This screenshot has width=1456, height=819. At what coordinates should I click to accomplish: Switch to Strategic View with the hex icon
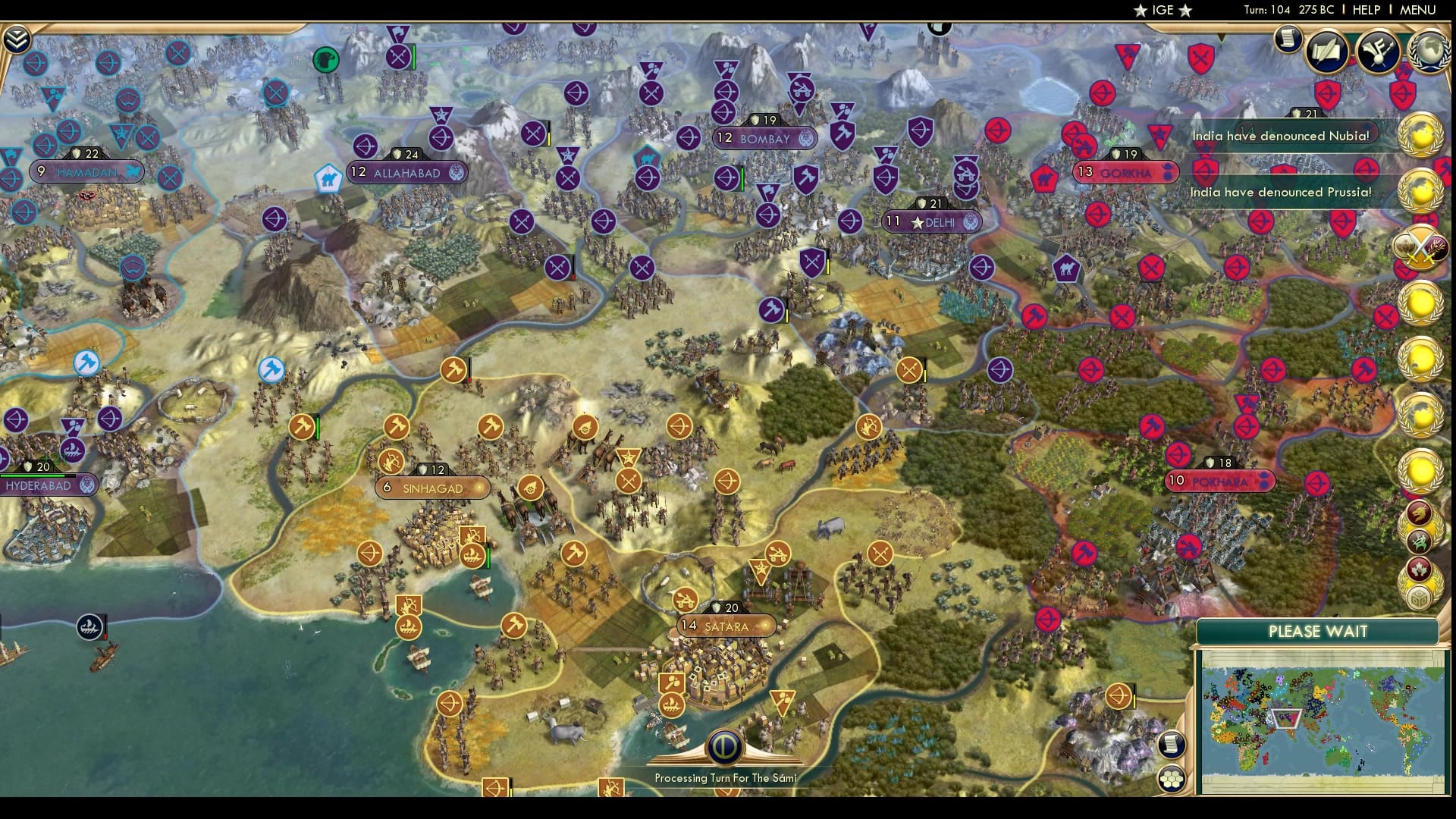coord(1172,778)
